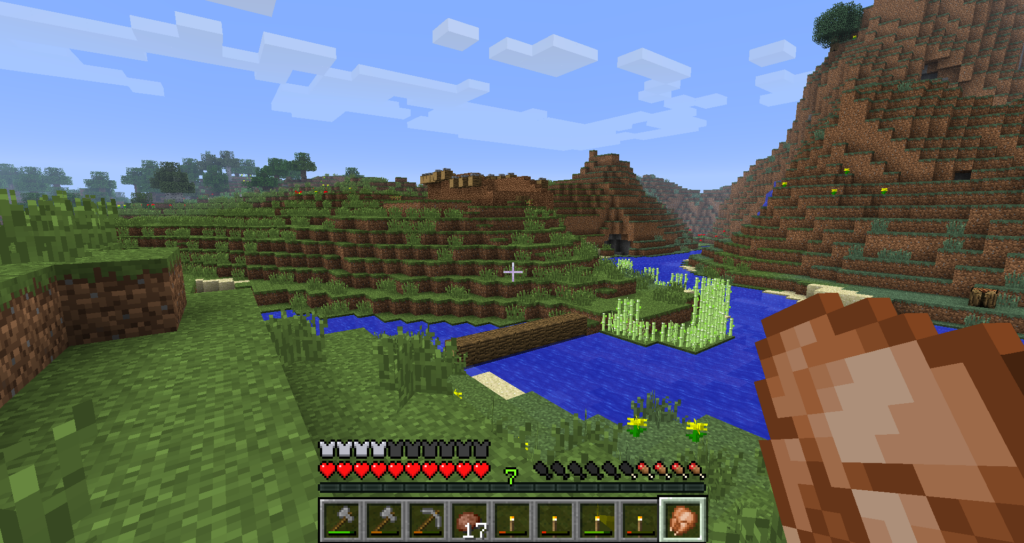Pick the torch with green durability bar
This screenshot has height=543, width=1024.
pyautogui.click(x=597, y=520)
